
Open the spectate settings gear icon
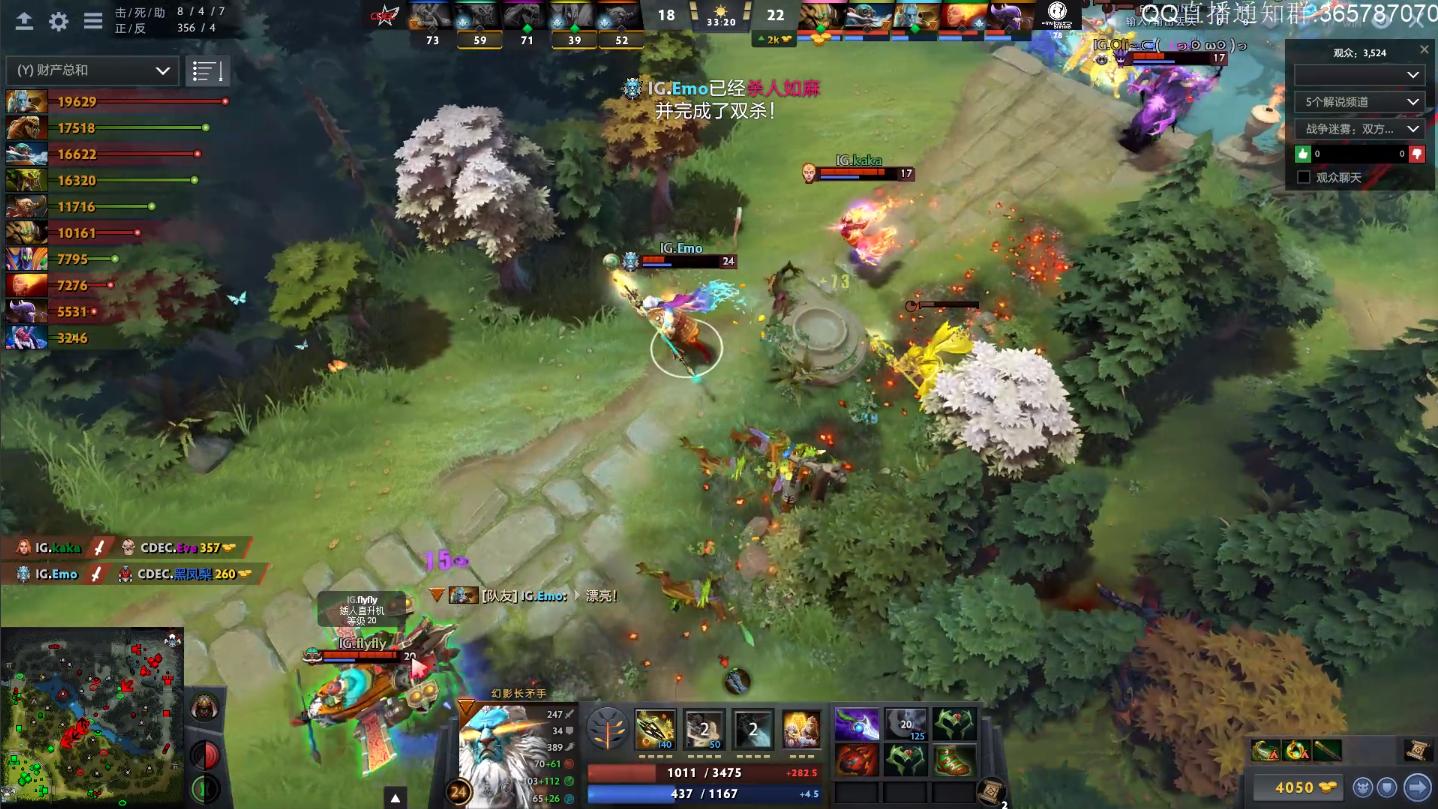tap(58, 20)
